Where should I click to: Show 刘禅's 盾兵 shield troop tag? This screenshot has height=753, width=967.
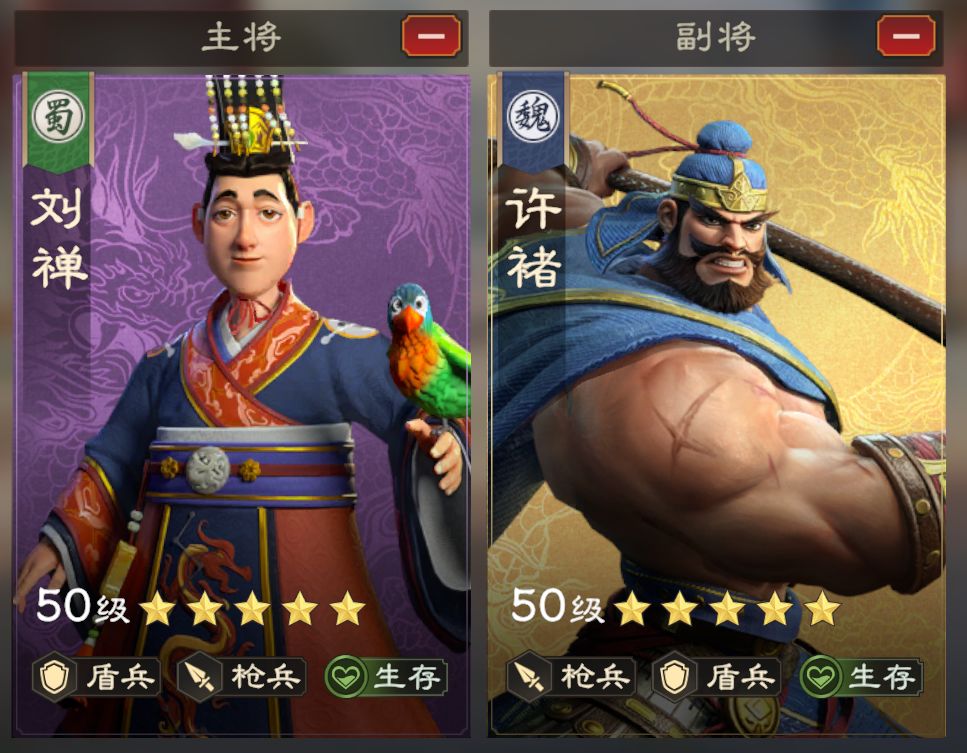coord(96,677)
